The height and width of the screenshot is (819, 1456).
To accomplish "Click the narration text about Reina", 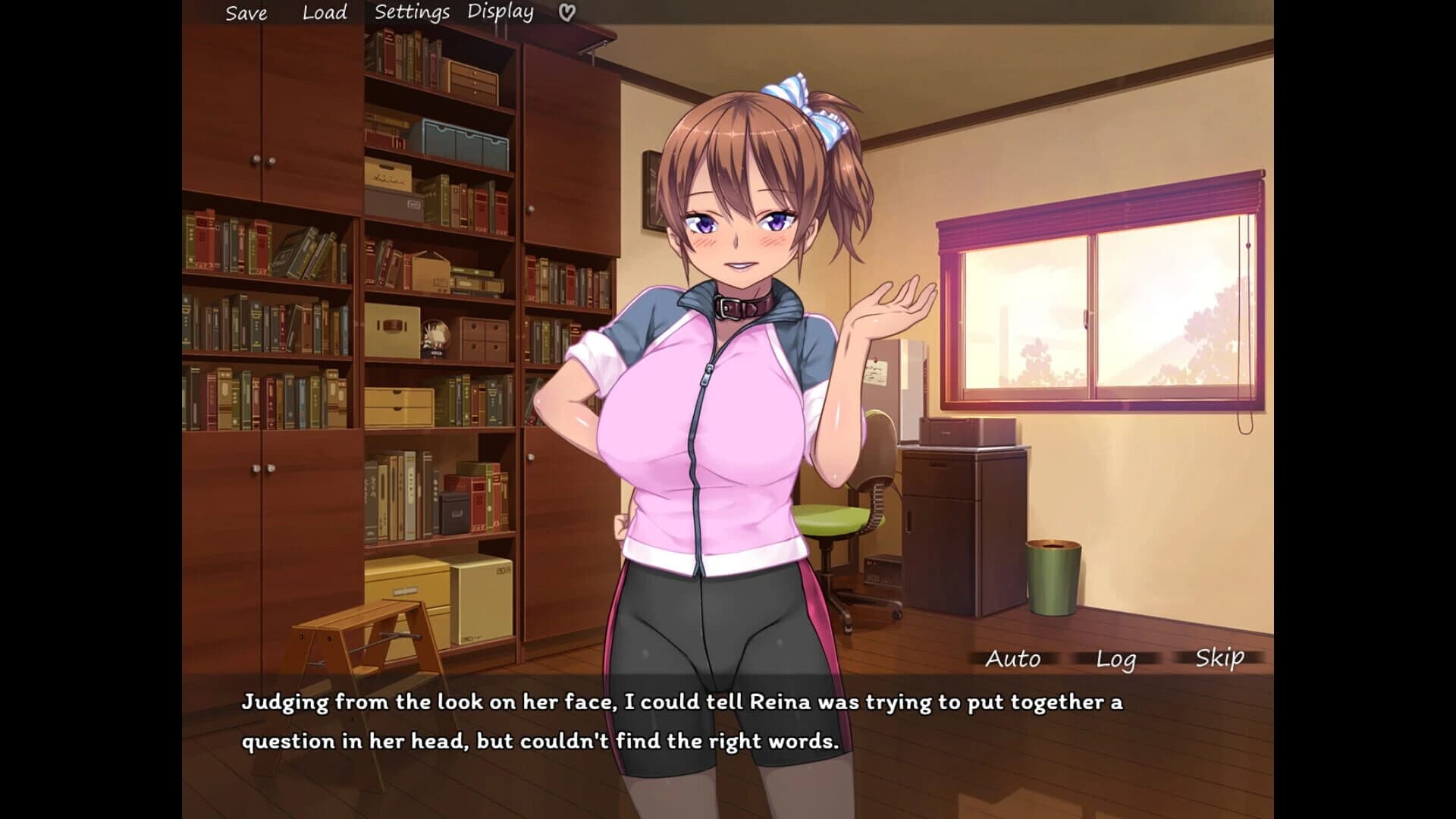I will click(681, 702).
